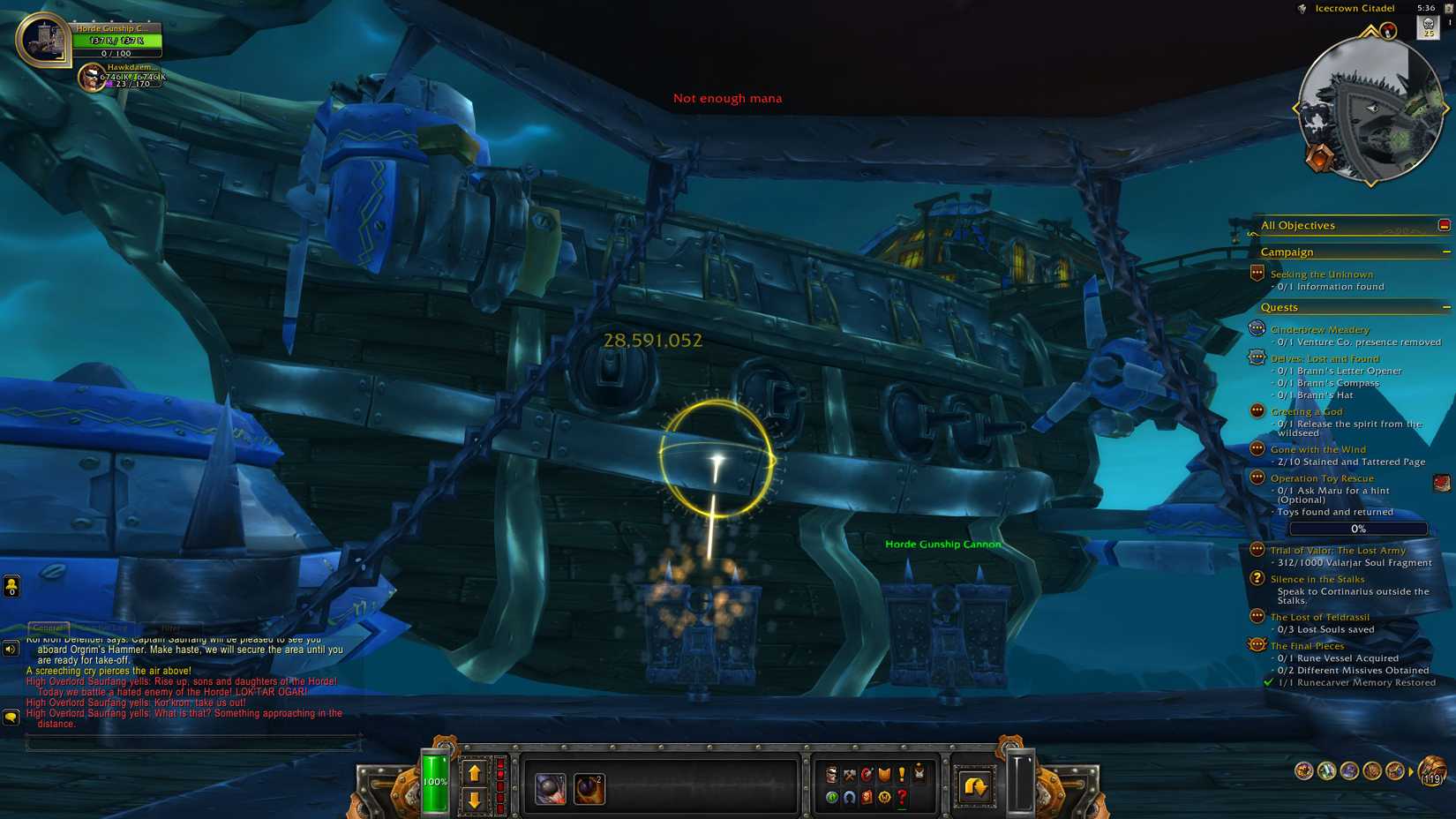Open The Final Pieces quest details
This screenshot has width=1456, height=819.
pos(1309,645)
